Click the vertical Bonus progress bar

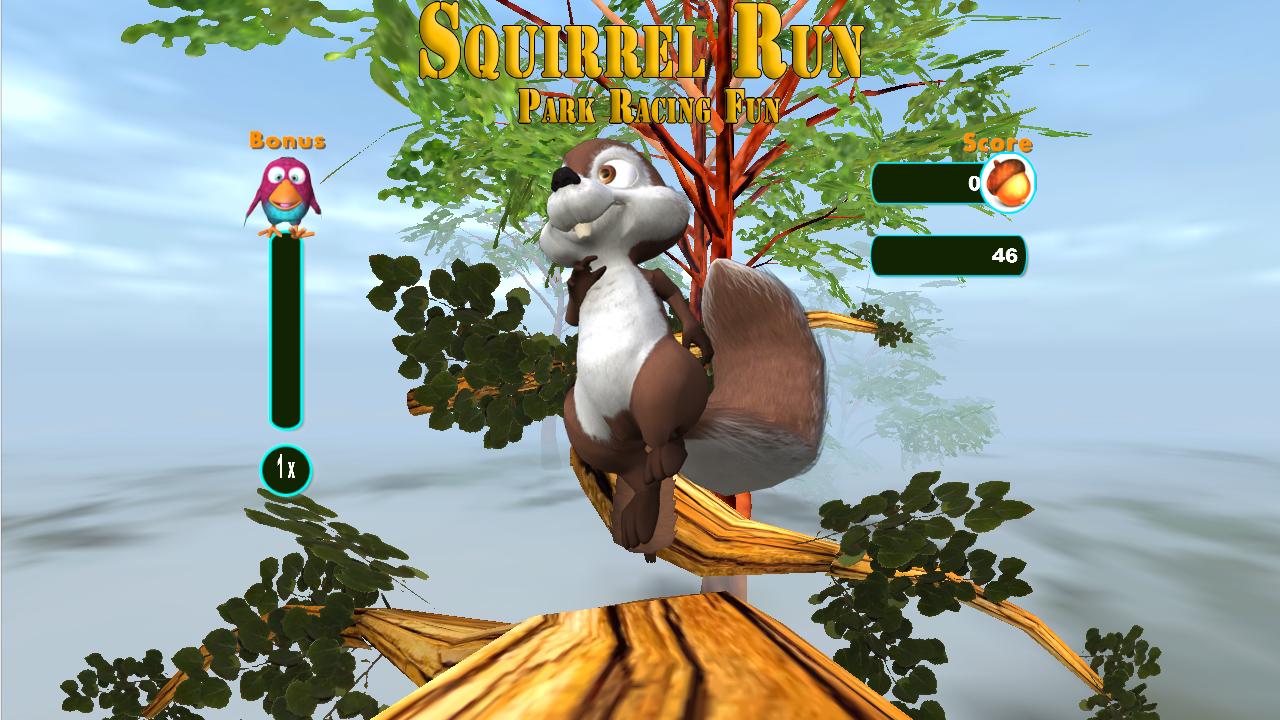click(x=284, y=330)
